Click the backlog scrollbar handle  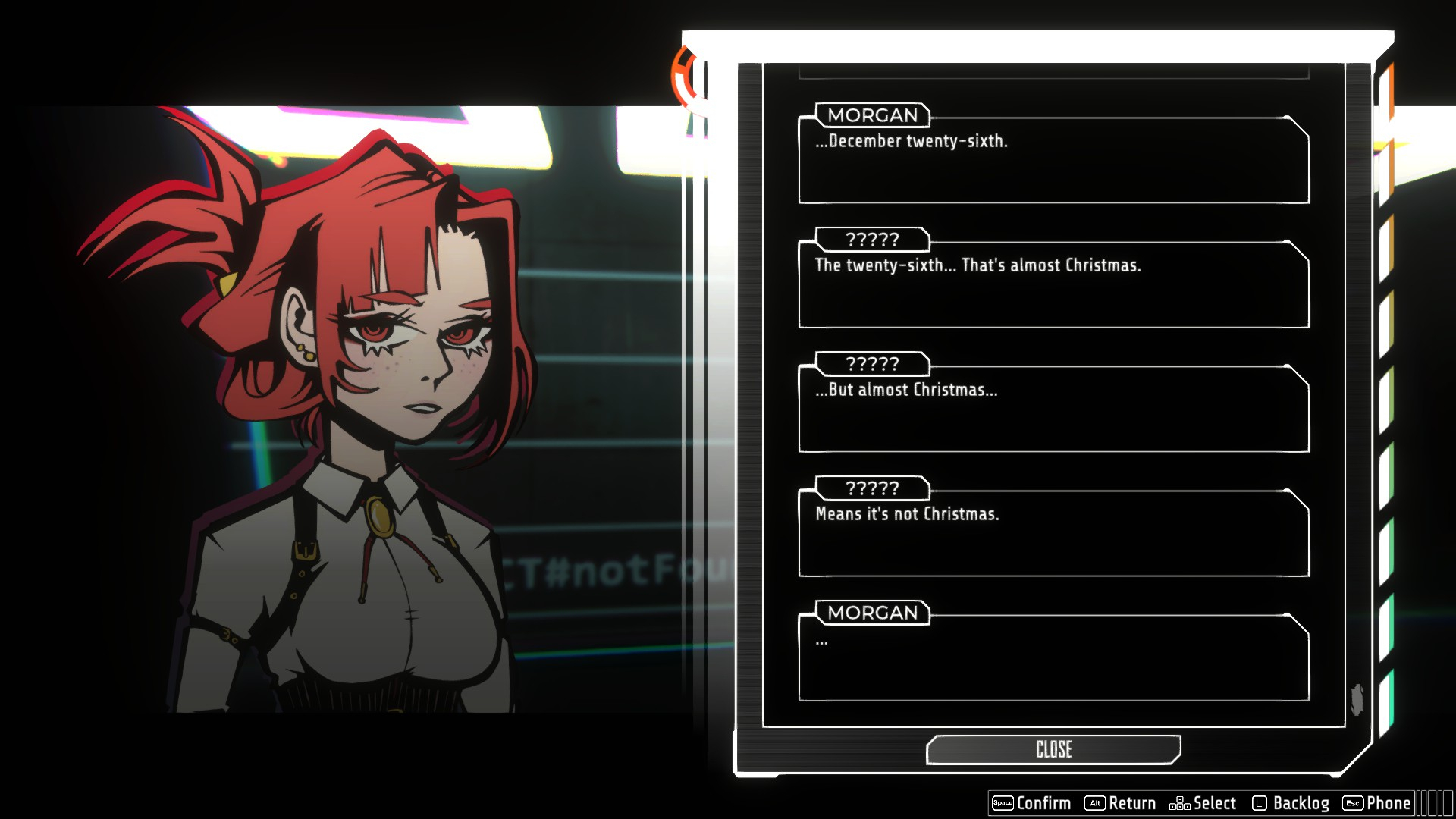coord(1357,699)
